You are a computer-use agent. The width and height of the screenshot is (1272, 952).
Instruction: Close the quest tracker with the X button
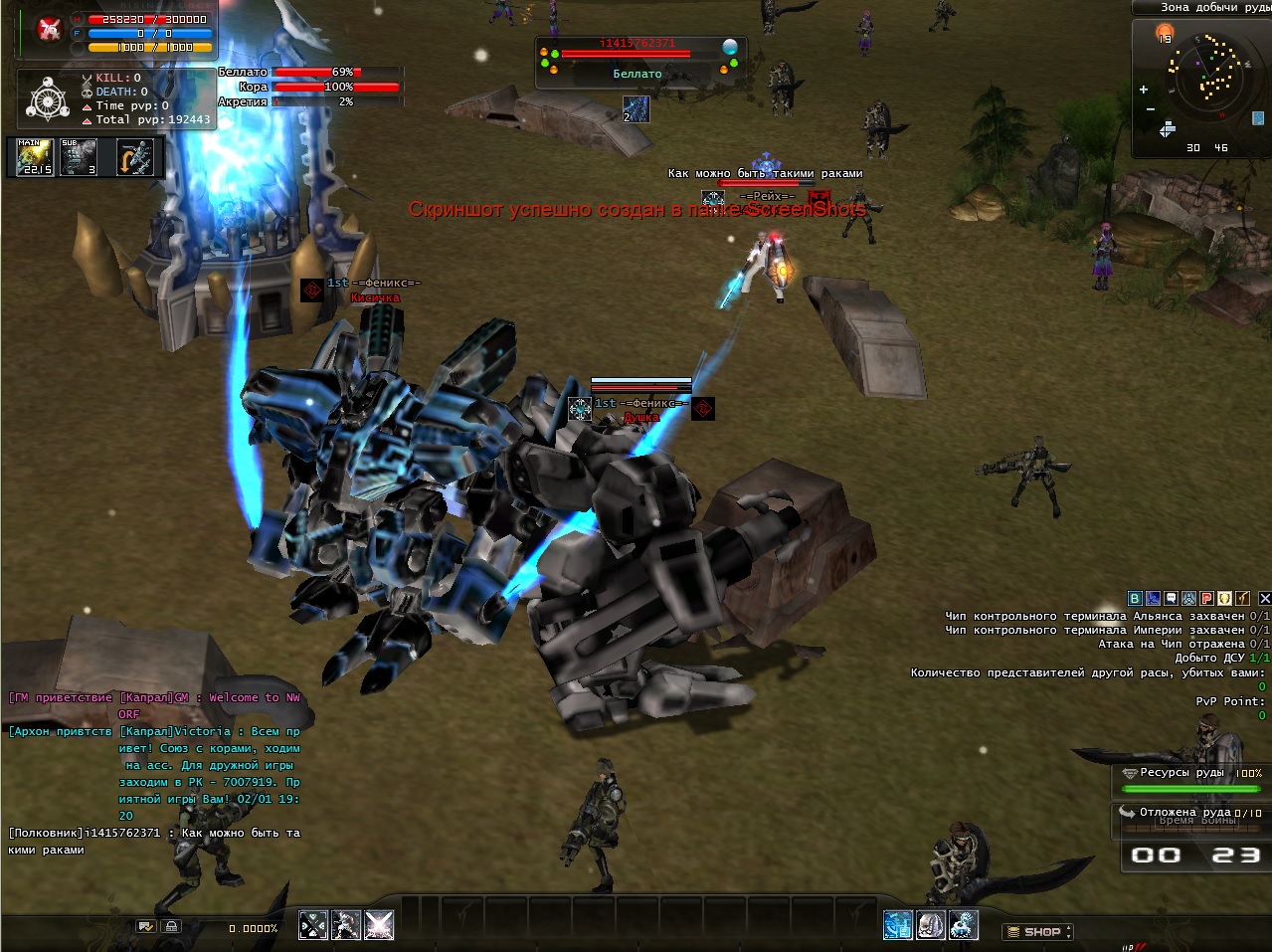click(1264, 598)
